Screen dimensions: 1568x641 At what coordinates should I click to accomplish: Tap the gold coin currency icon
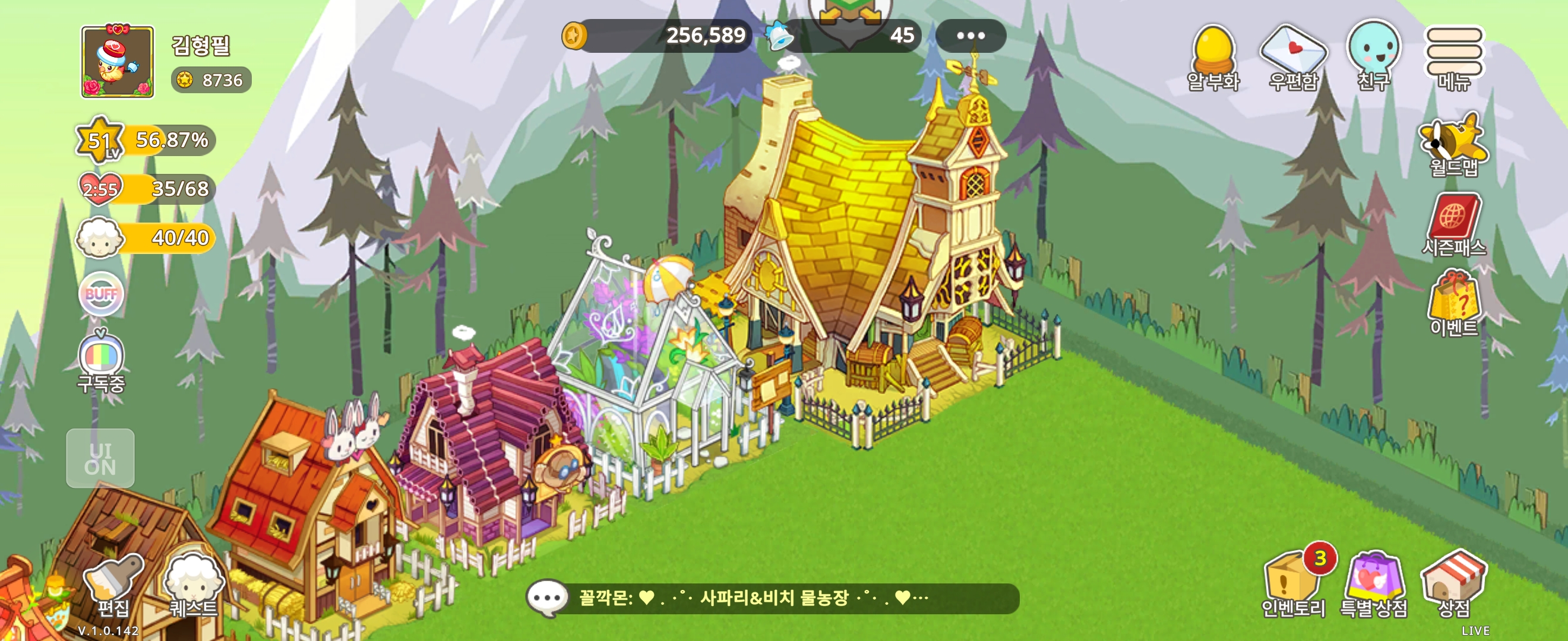574,35
